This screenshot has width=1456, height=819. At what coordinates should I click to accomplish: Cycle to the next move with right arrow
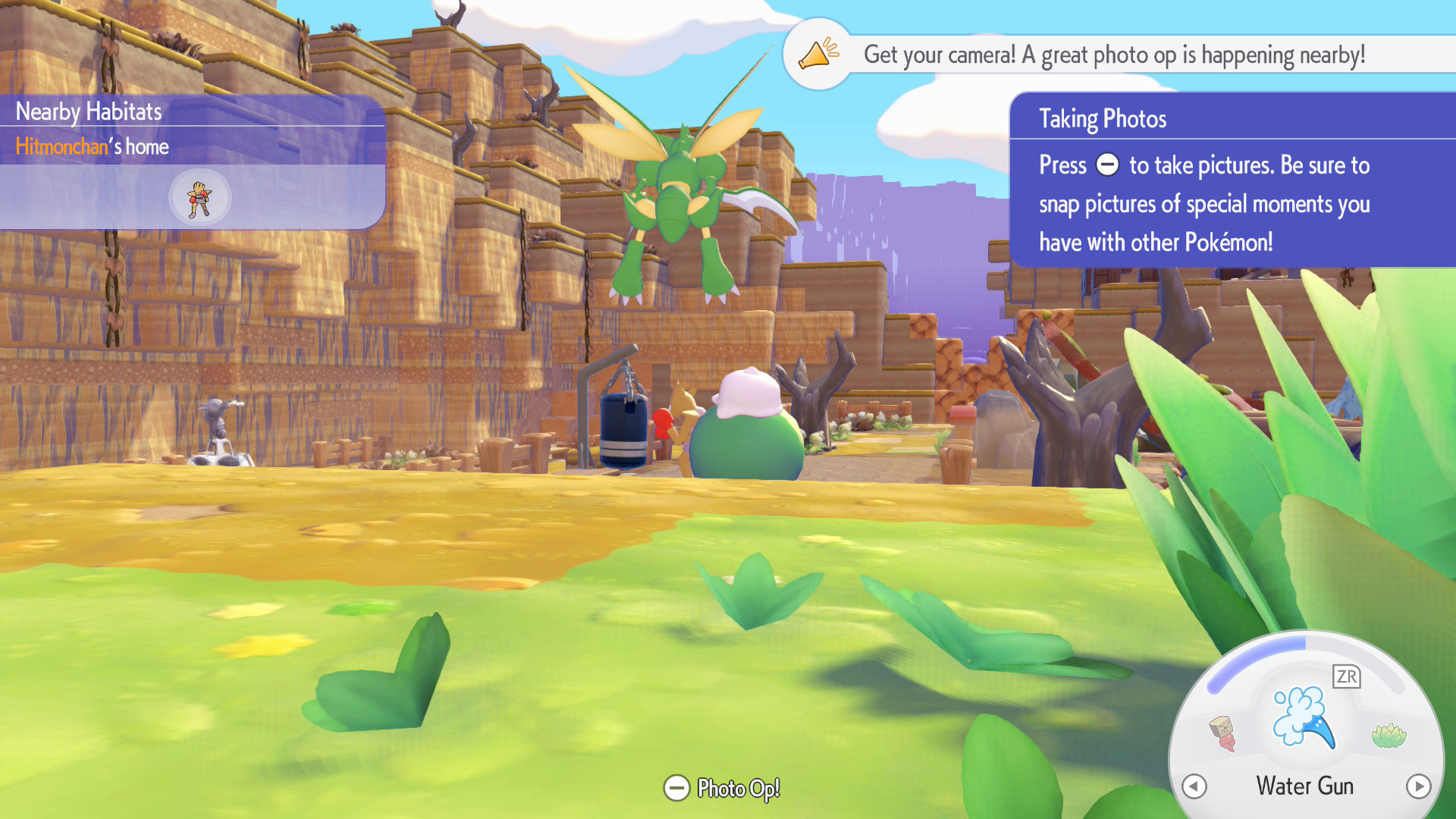click(1418, 786)
